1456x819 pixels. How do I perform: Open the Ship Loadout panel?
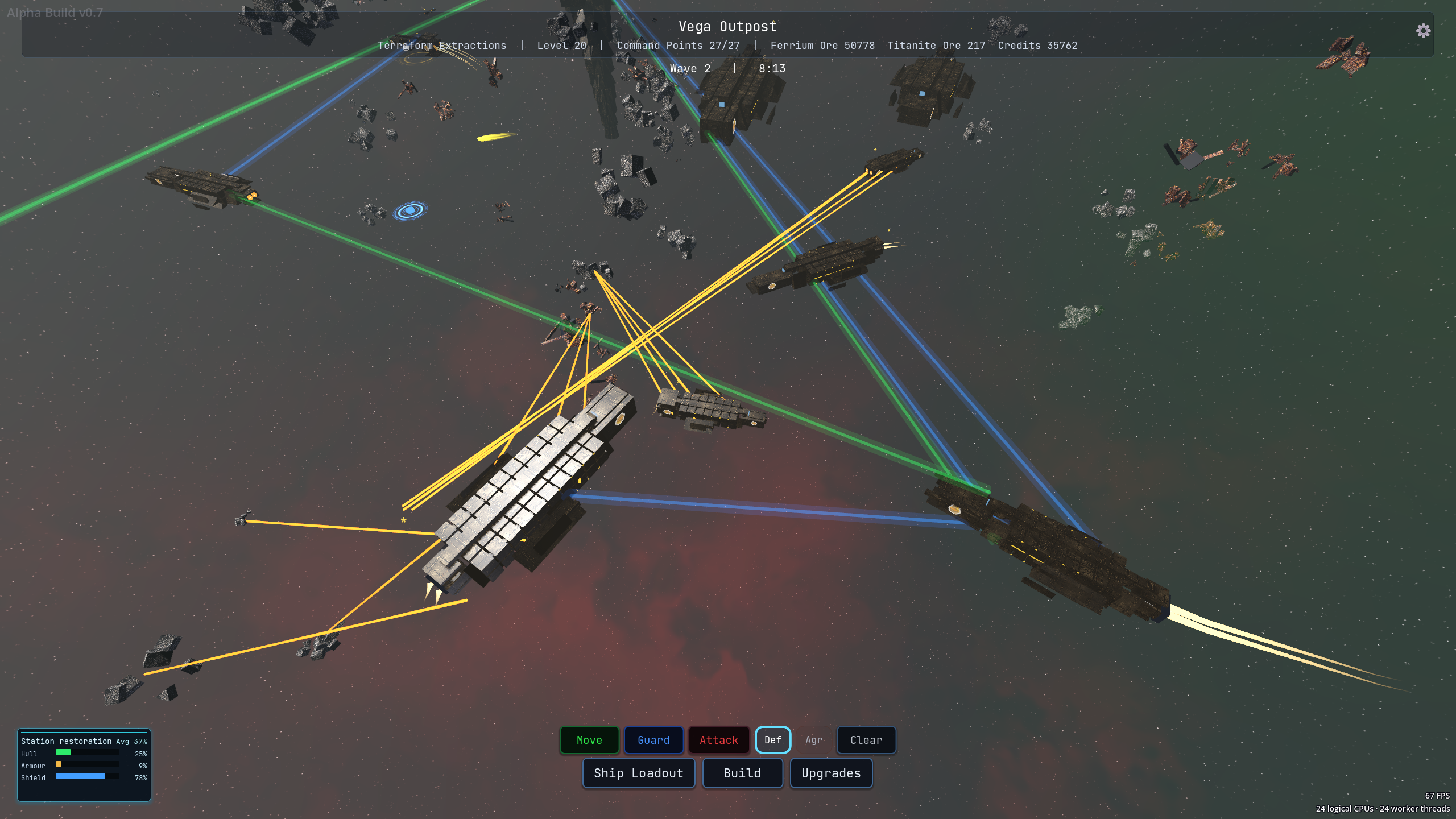[x=639, y=773]
